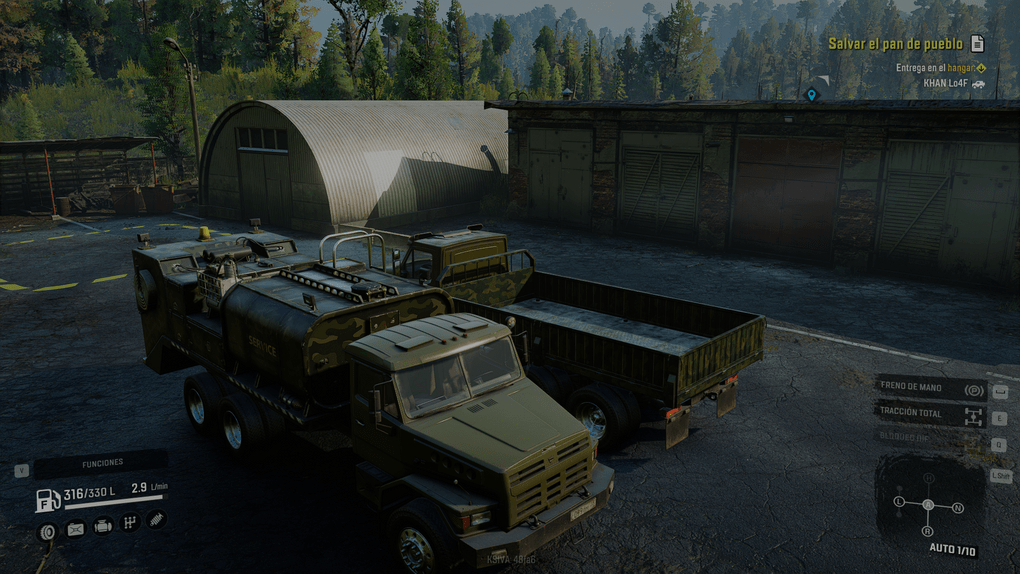Screen dimensions: 1020x574
Task: Click the fuel pump icon
Action: point(48,500)
